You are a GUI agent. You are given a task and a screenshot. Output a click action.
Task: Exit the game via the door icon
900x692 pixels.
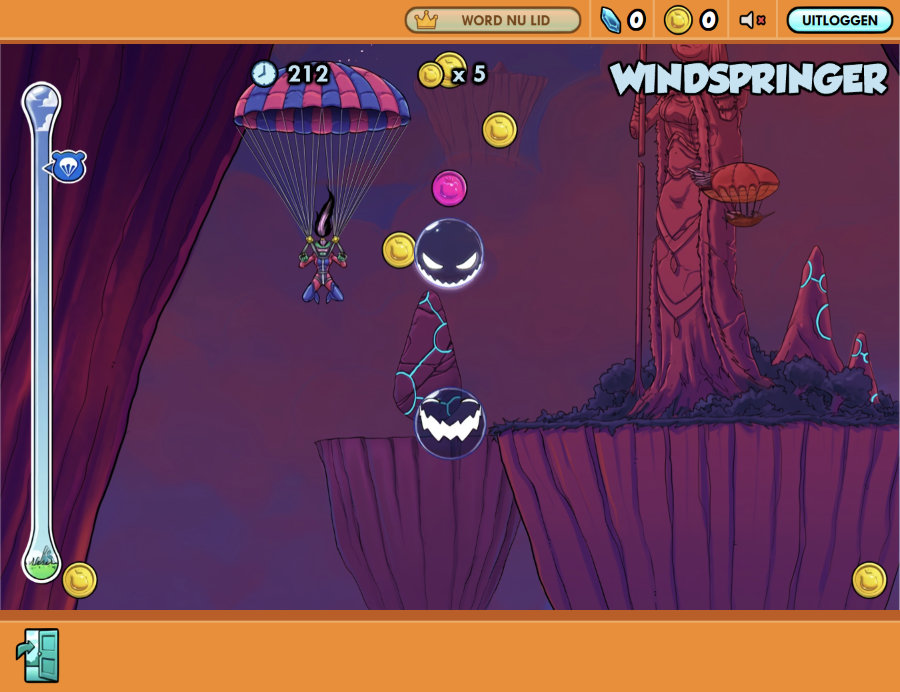(38, 655)
